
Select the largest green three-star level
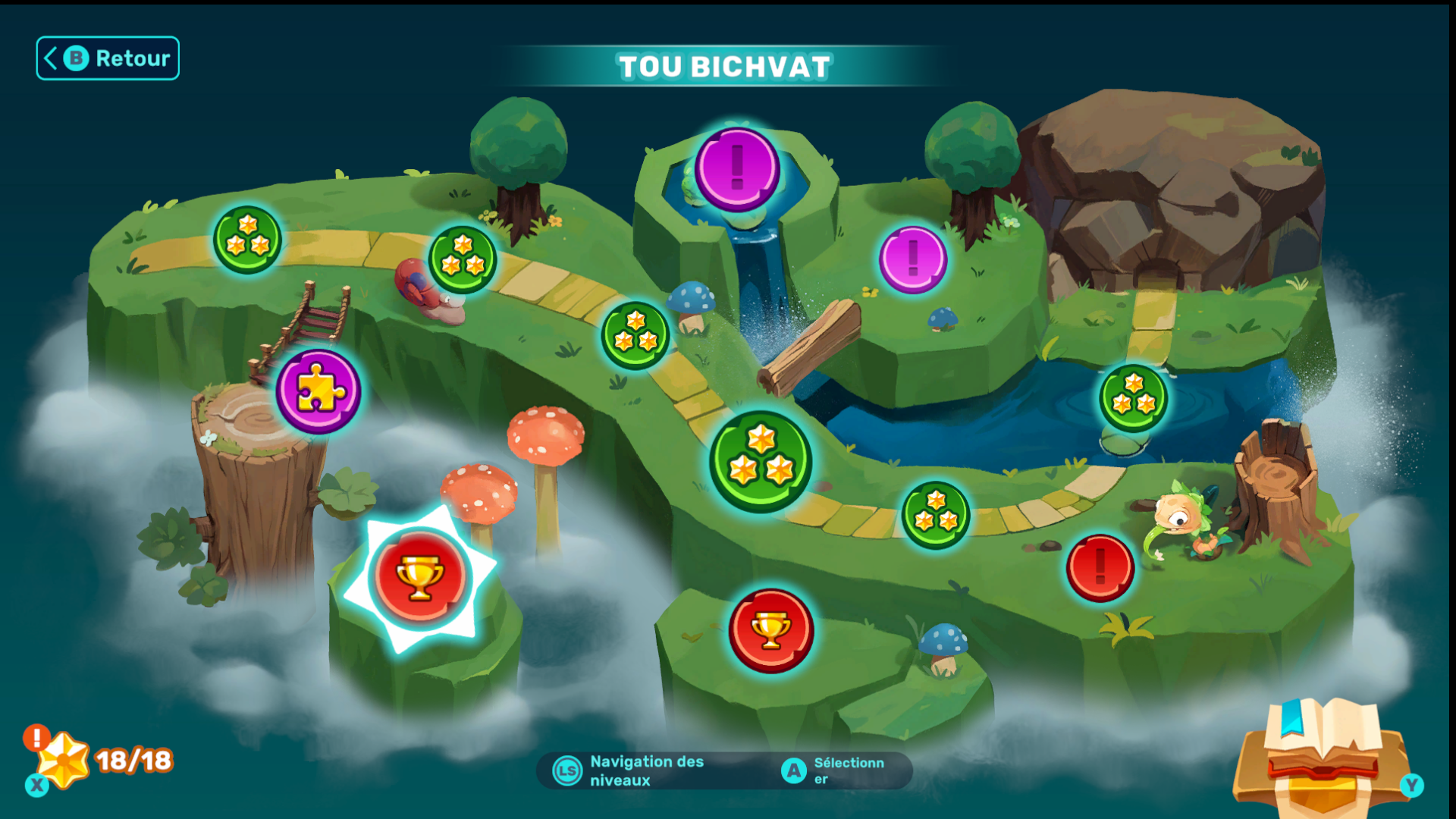[760, 461]
